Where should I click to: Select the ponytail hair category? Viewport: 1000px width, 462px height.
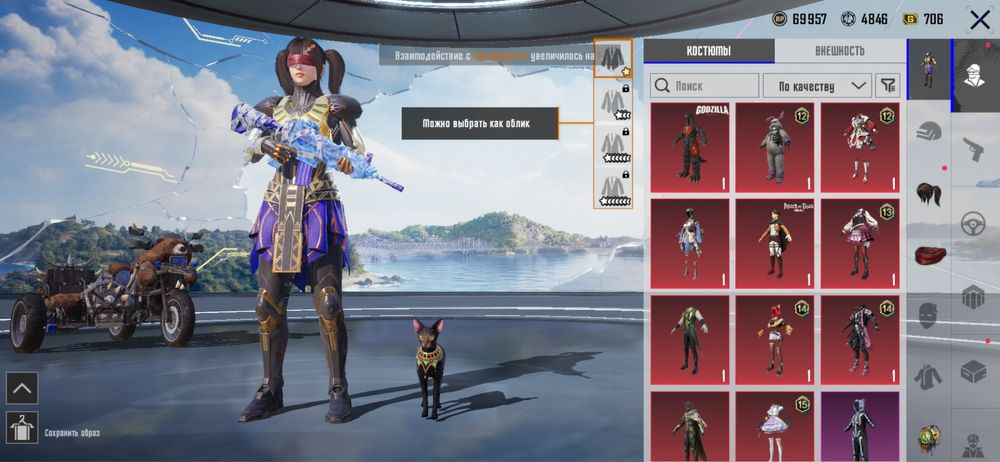(929, 194)
